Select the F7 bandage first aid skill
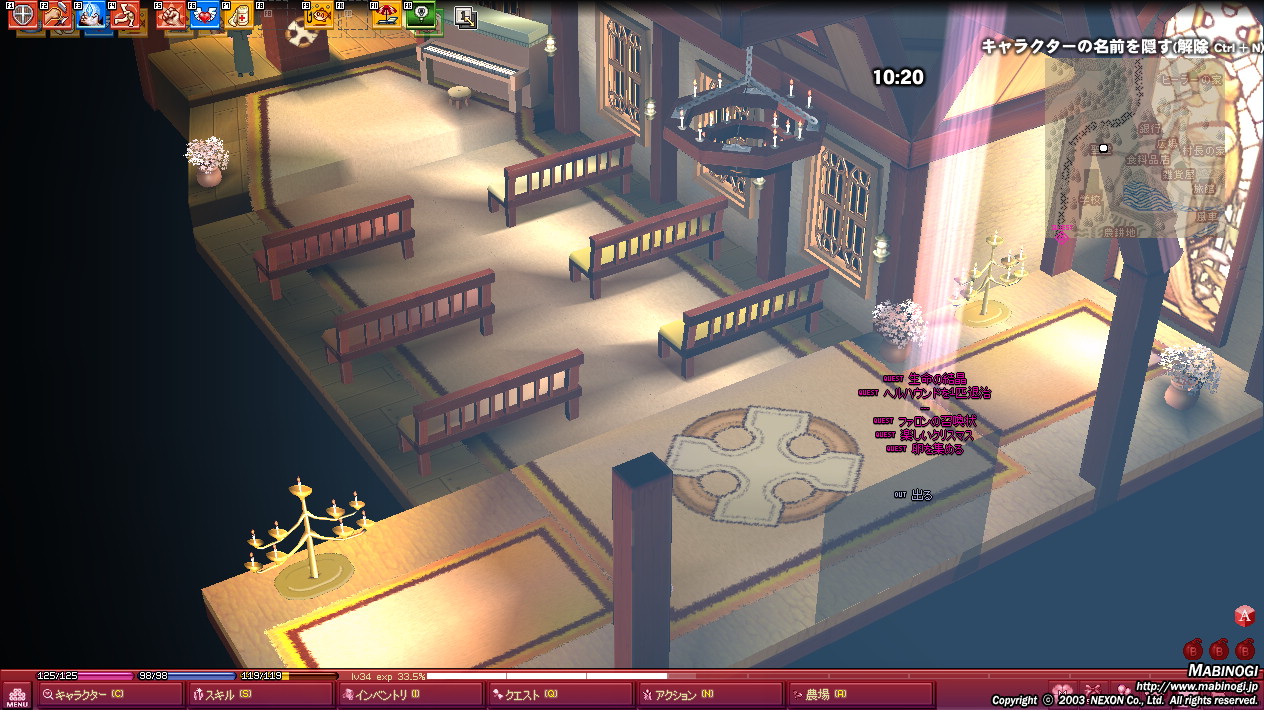Image resolution: width=1264 pixels, height=710 pixels. [240, 16]
